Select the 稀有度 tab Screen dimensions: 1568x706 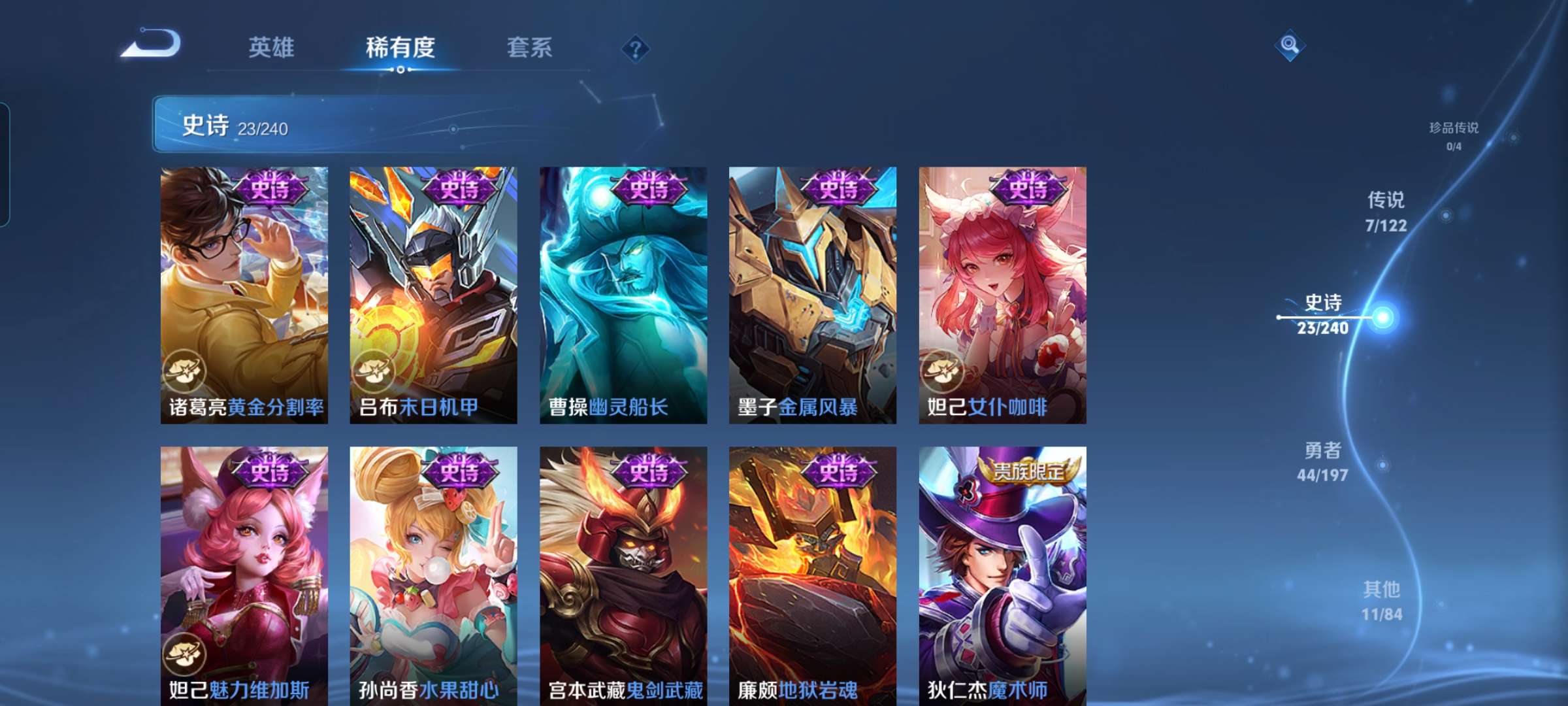pos(400,48)
